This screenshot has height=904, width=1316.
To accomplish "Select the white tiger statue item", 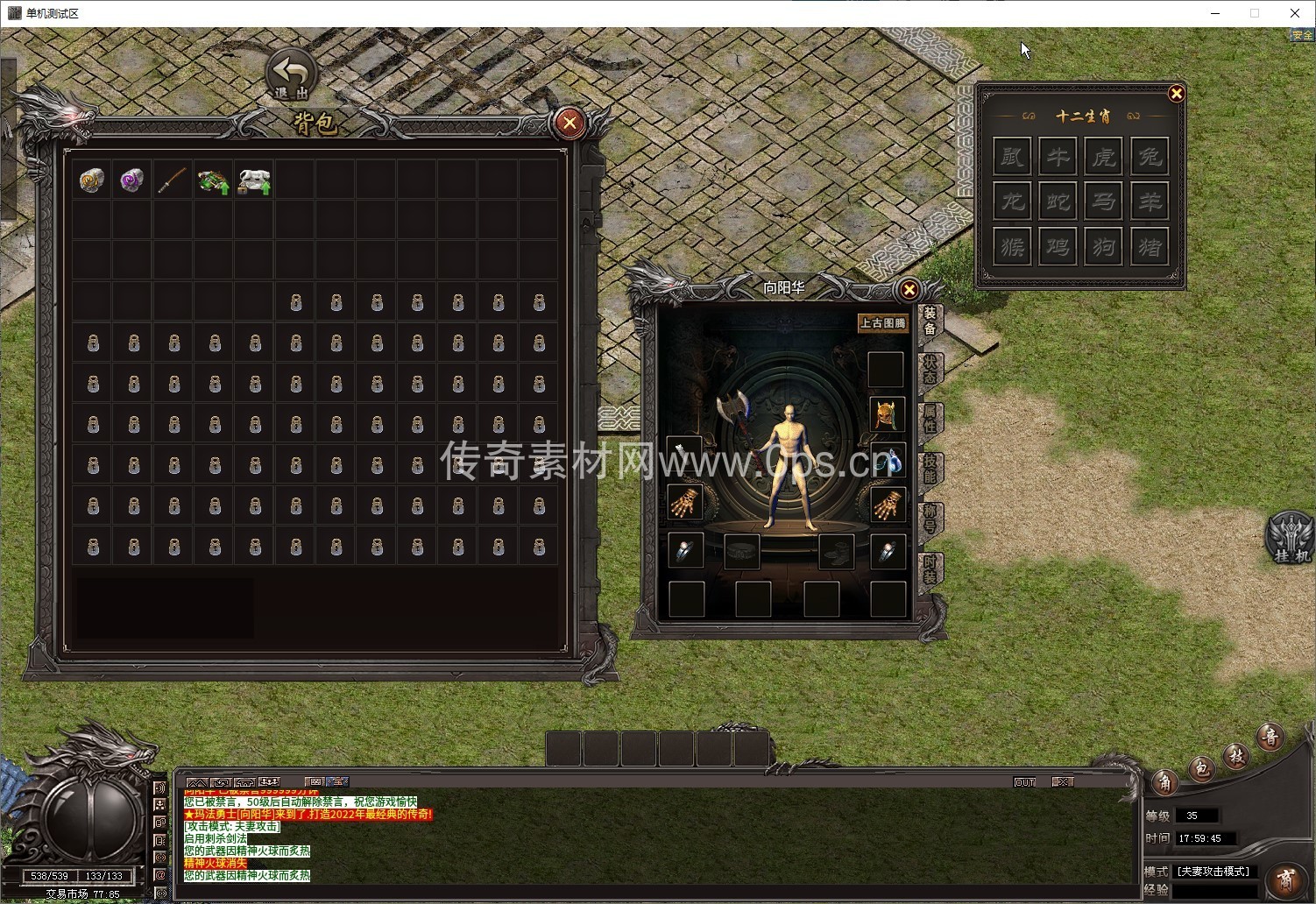I will [254, 180].
